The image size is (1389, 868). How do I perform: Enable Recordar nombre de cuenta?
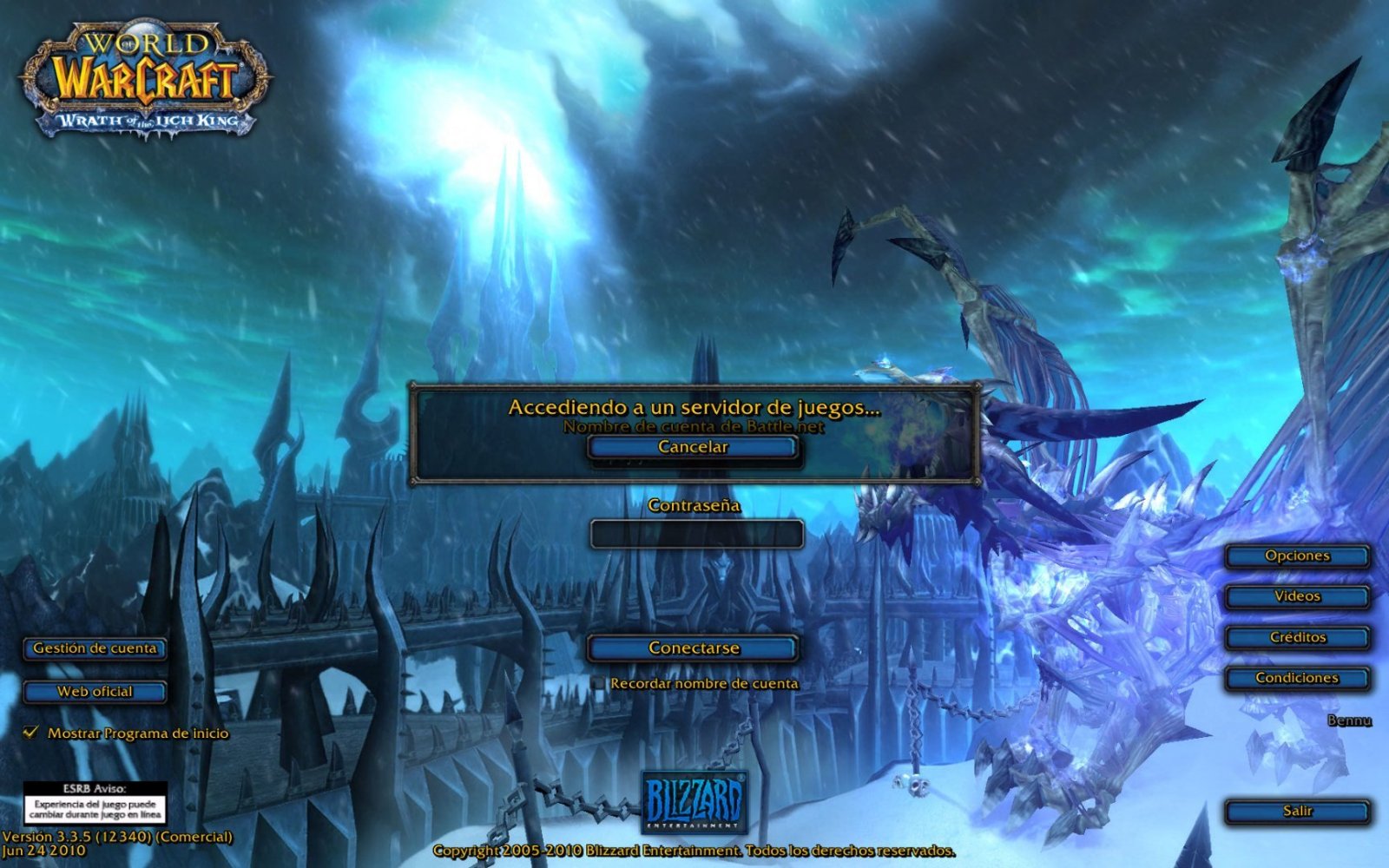(596, 684)
